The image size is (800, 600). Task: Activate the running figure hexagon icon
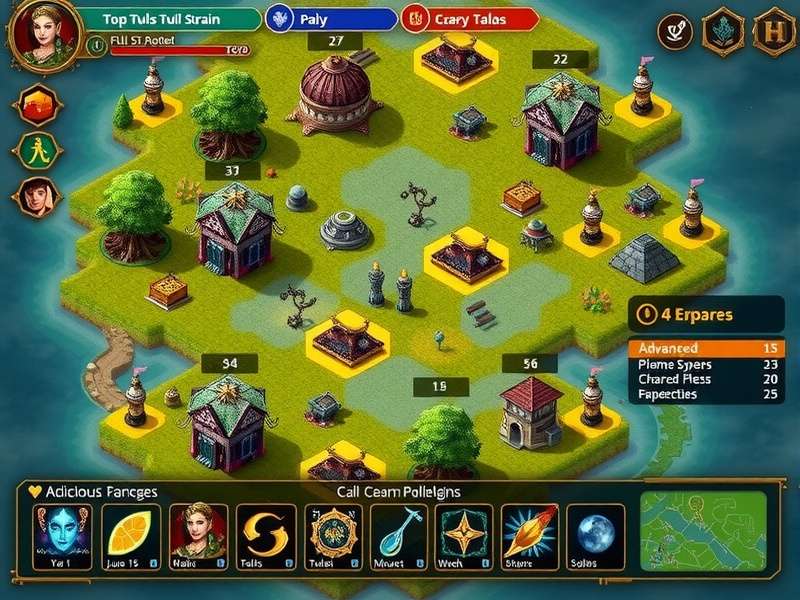pos(38,151)
